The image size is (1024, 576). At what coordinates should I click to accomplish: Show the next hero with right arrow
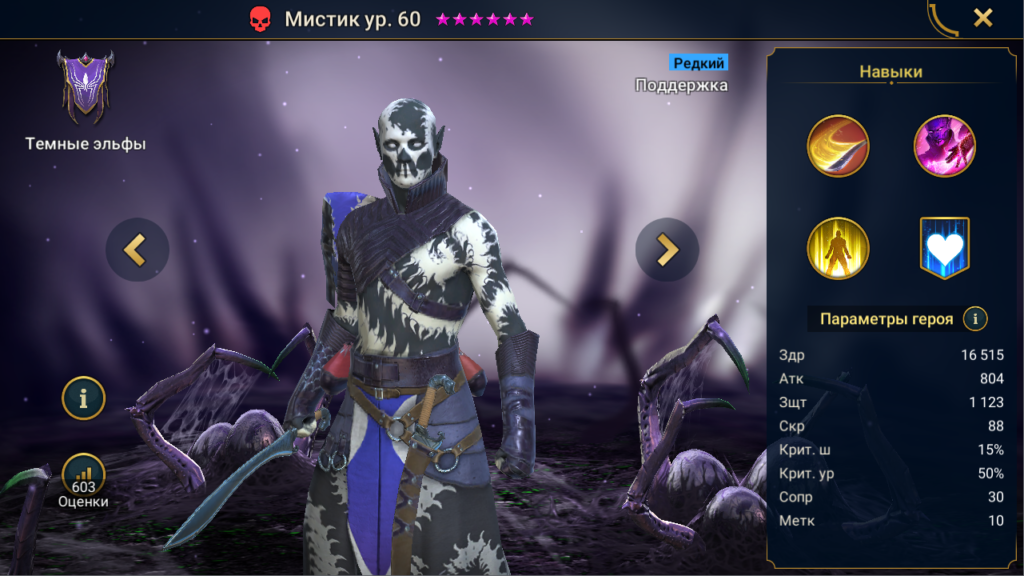point(666,249)
